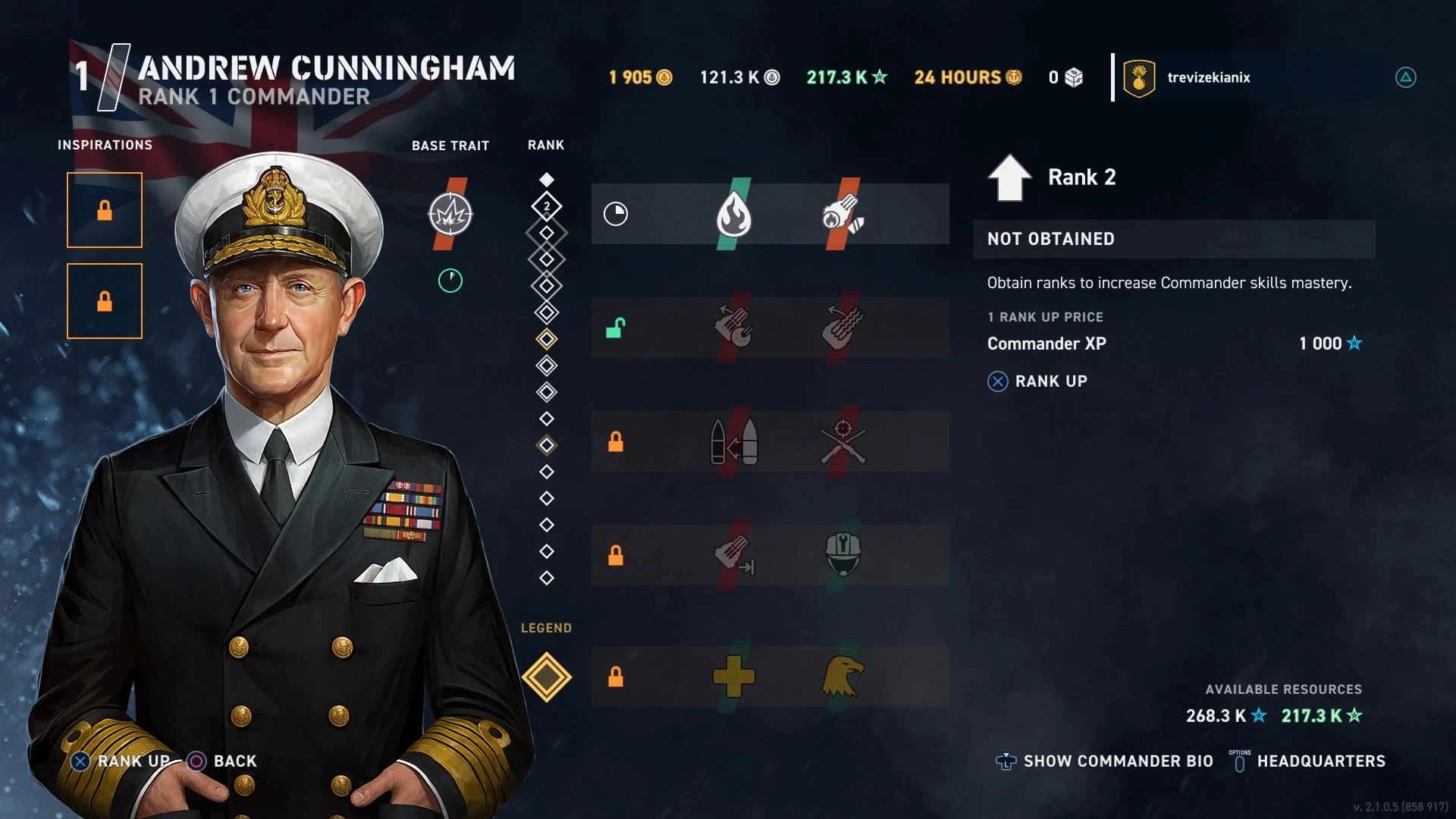Select the base trait explosion icon
The image size is (1456, 819).
coord(450,215)
